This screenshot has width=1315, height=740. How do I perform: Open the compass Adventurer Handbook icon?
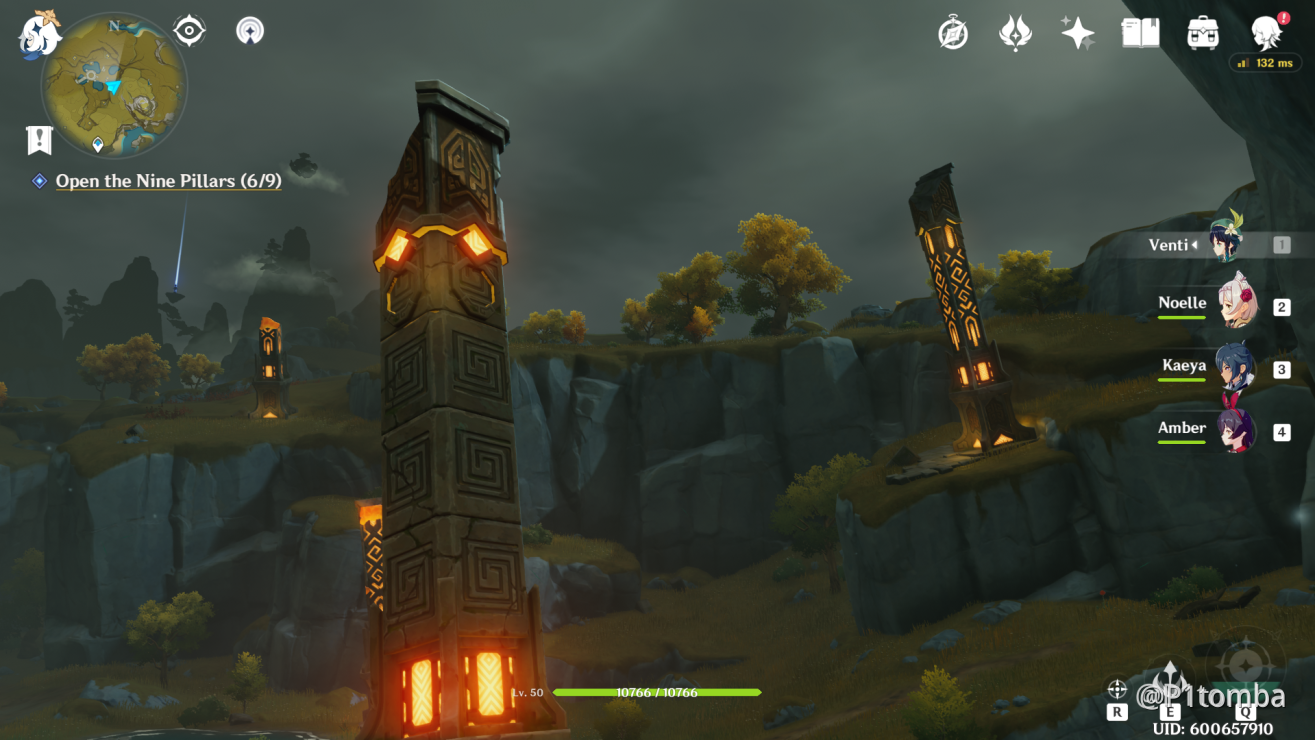click(x=953, y=33)
